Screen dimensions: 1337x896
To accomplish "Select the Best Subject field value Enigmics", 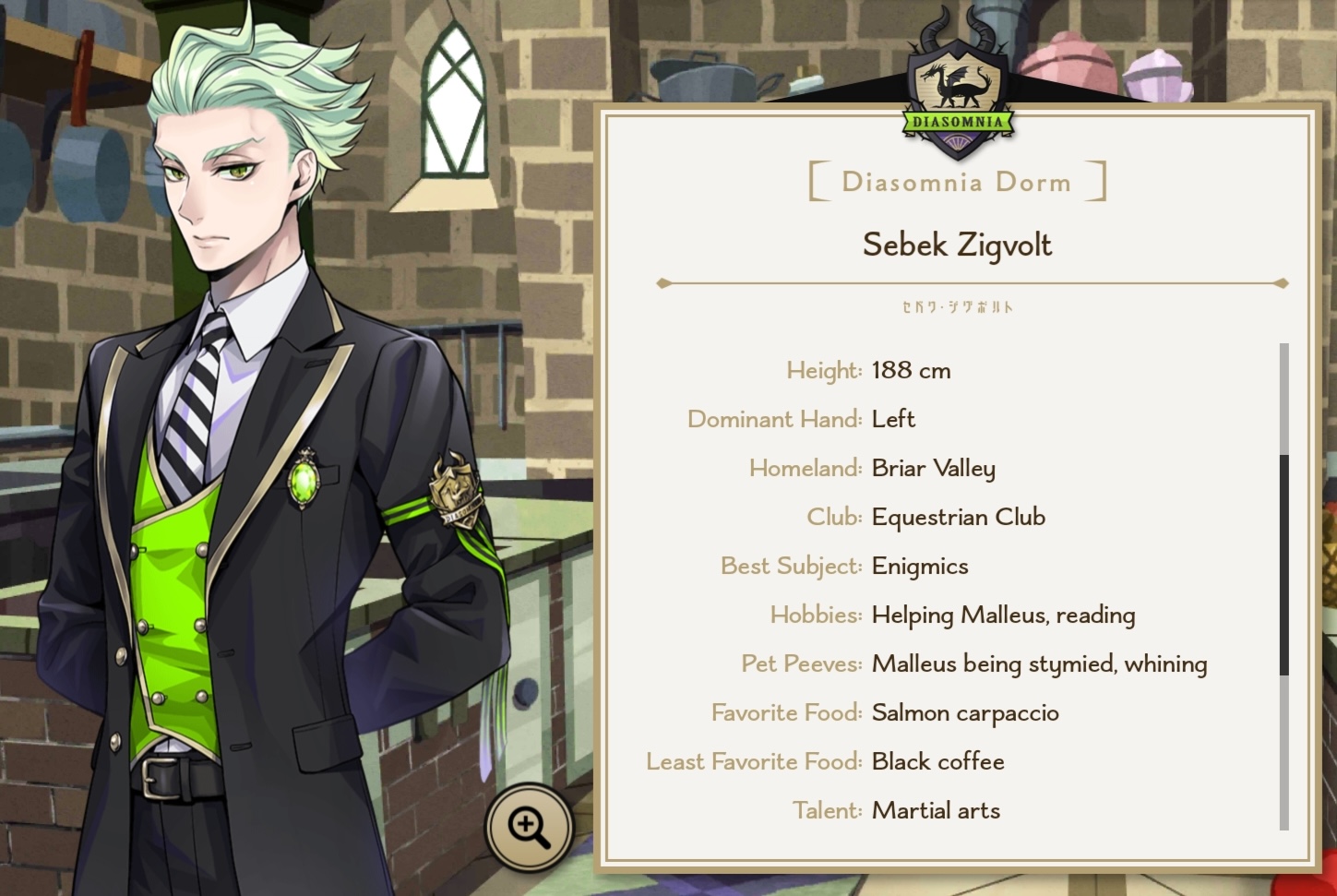I will click(x=919, y=566).
